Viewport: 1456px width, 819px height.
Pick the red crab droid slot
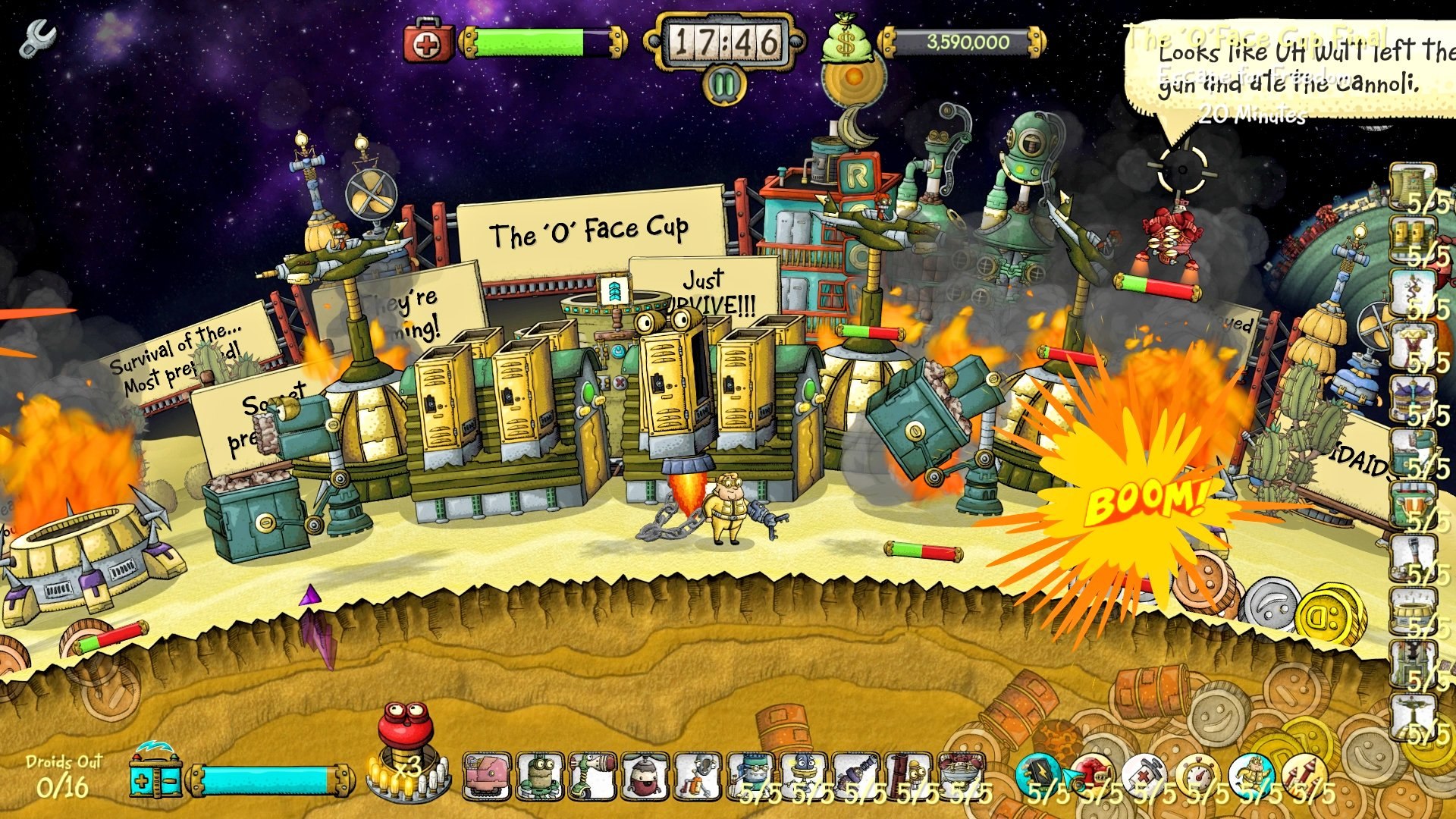coord(962,775)
